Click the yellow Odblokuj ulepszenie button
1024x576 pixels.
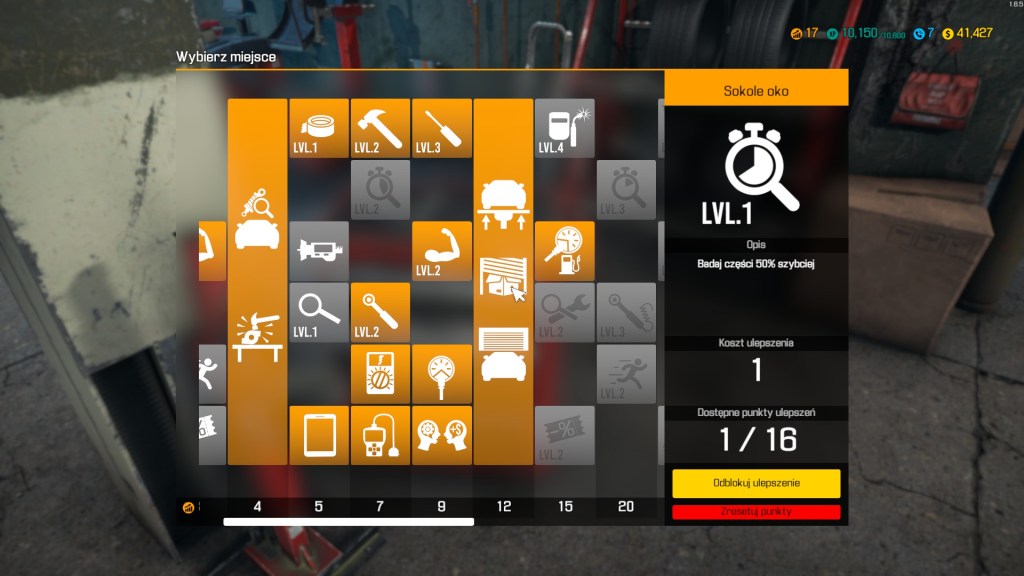coord(756,483)
